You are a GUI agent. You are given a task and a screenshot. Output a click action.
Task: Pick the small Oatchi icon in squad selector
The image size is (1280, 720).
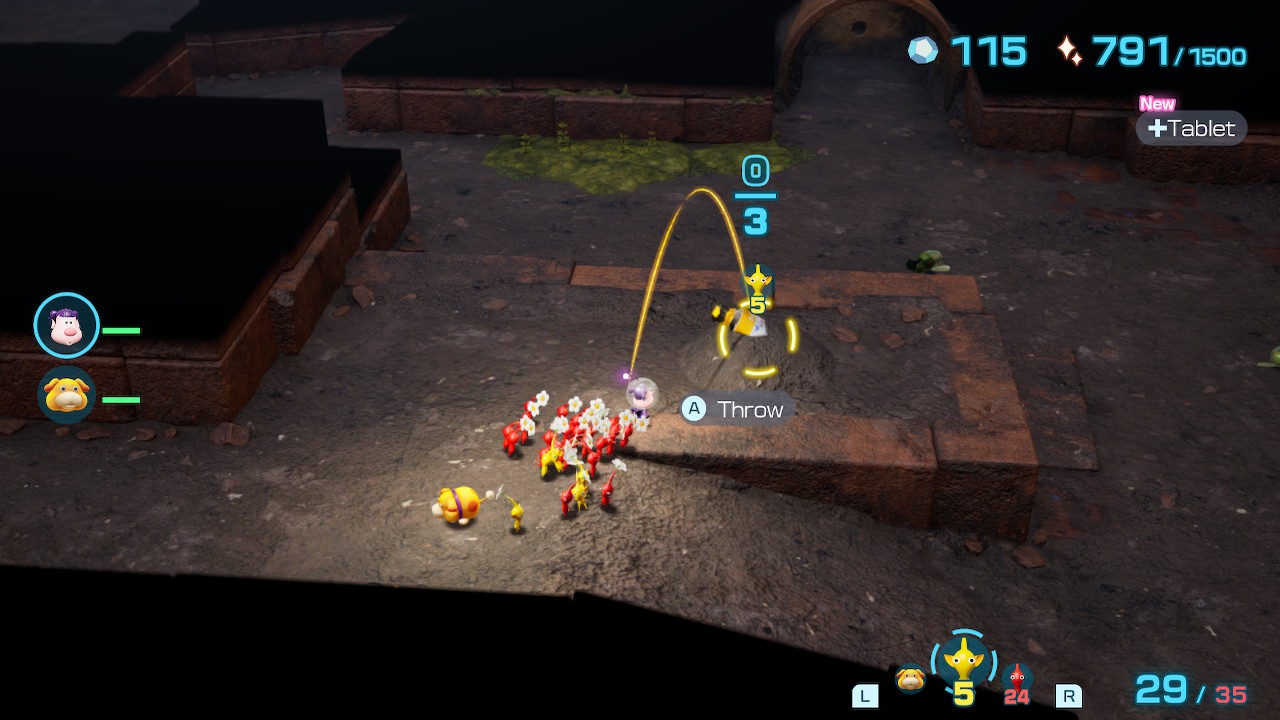pos(910,678)
